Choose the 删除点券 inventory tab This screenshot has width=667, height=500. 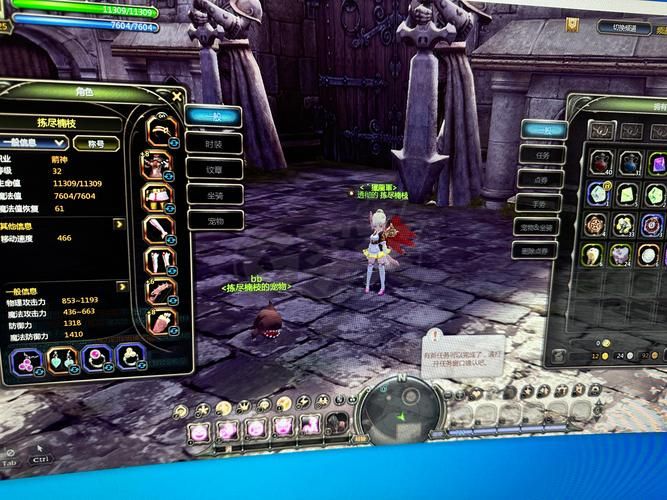(x=540, y=251)
